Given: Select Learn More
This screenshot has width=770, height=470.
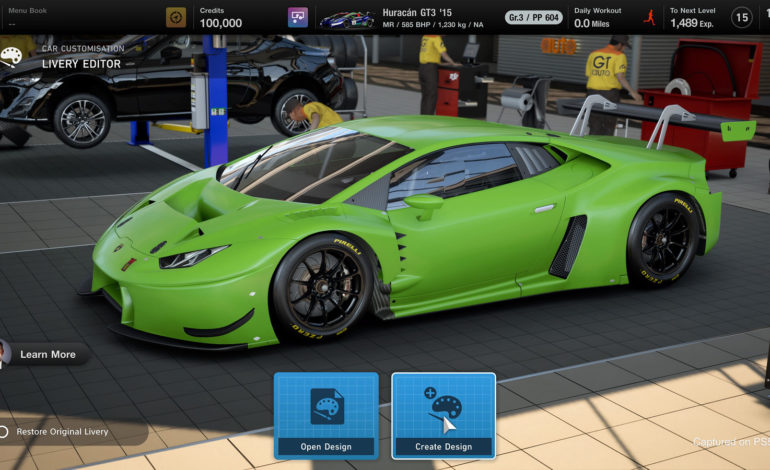Looking at the screenshot, I should (47, 354).
